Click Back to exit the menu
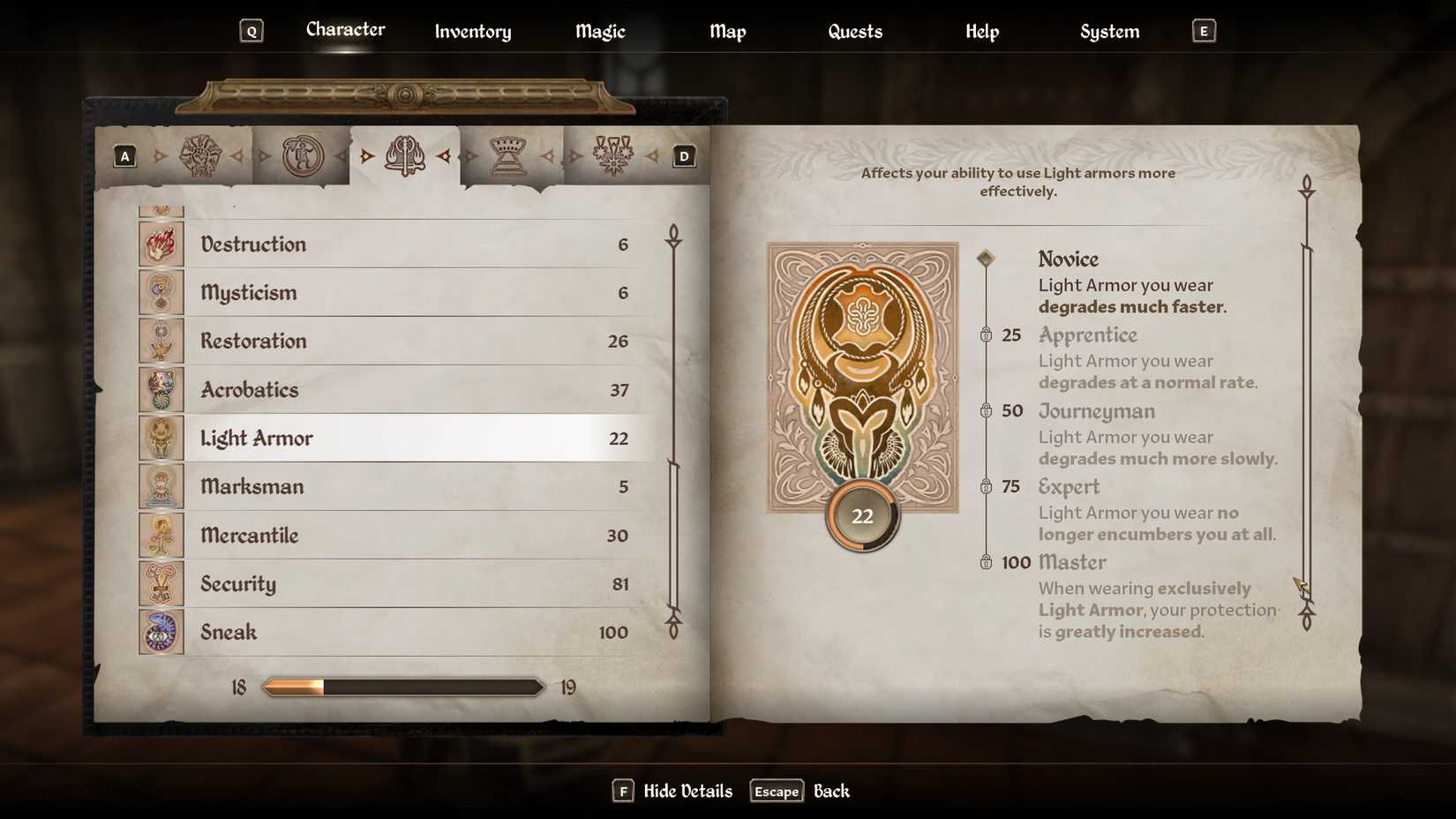Viewport: 1456px width, 819px height. (x=830, y=791)
